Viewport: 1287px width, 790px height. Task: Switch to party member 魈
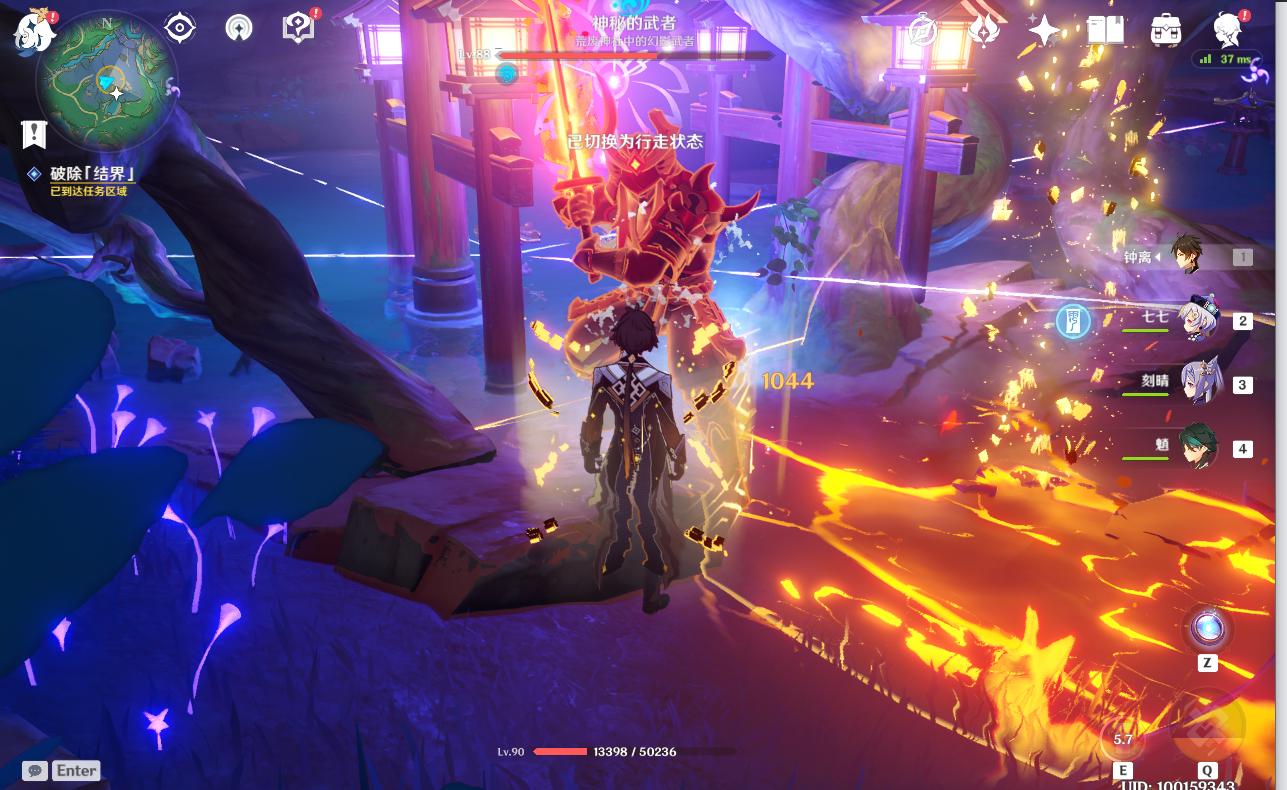(1197, 447)
